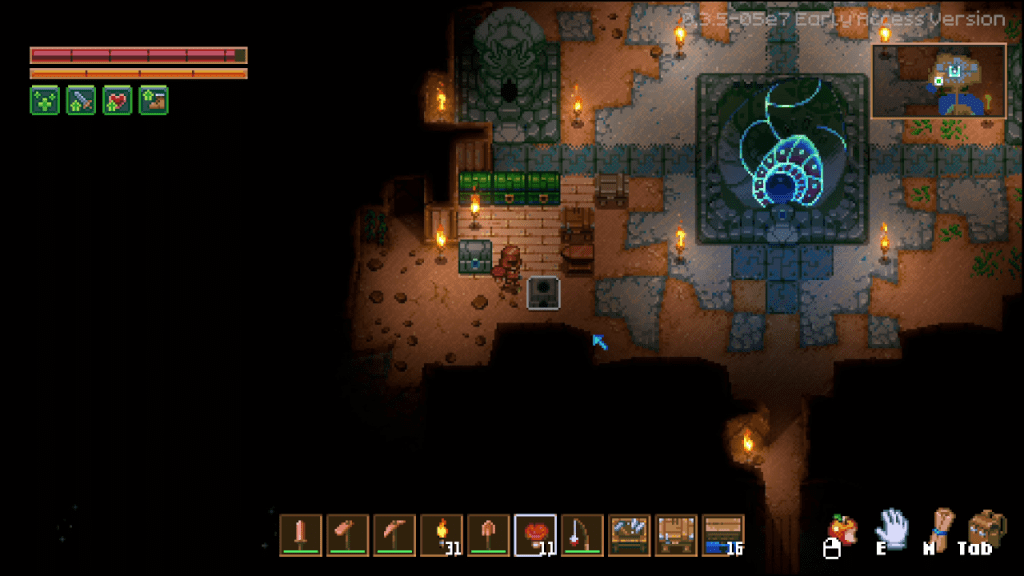
Task: Choose the fishing rod slot
Action: click(582, 534)
